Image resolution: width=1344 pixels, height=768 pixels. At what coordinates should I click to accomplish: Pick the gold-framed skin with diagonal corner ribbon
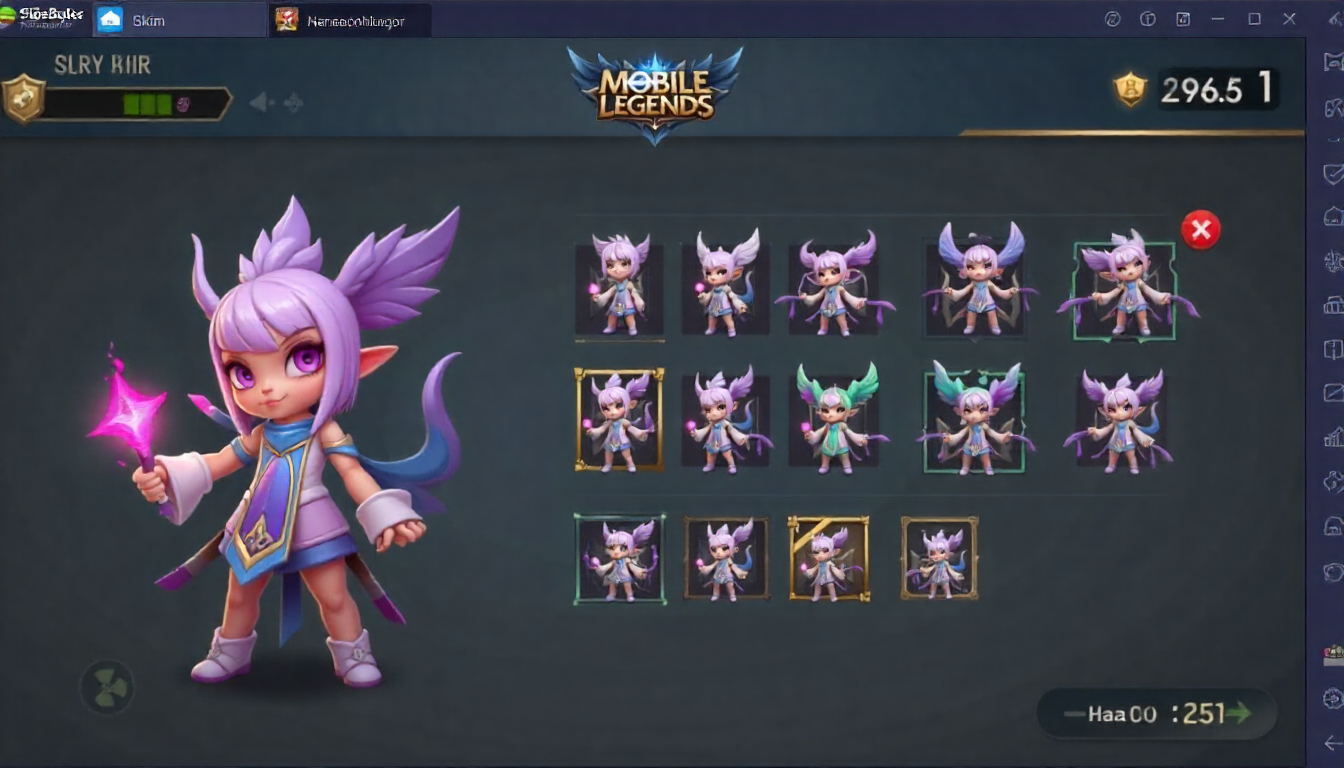pos(828,558)
